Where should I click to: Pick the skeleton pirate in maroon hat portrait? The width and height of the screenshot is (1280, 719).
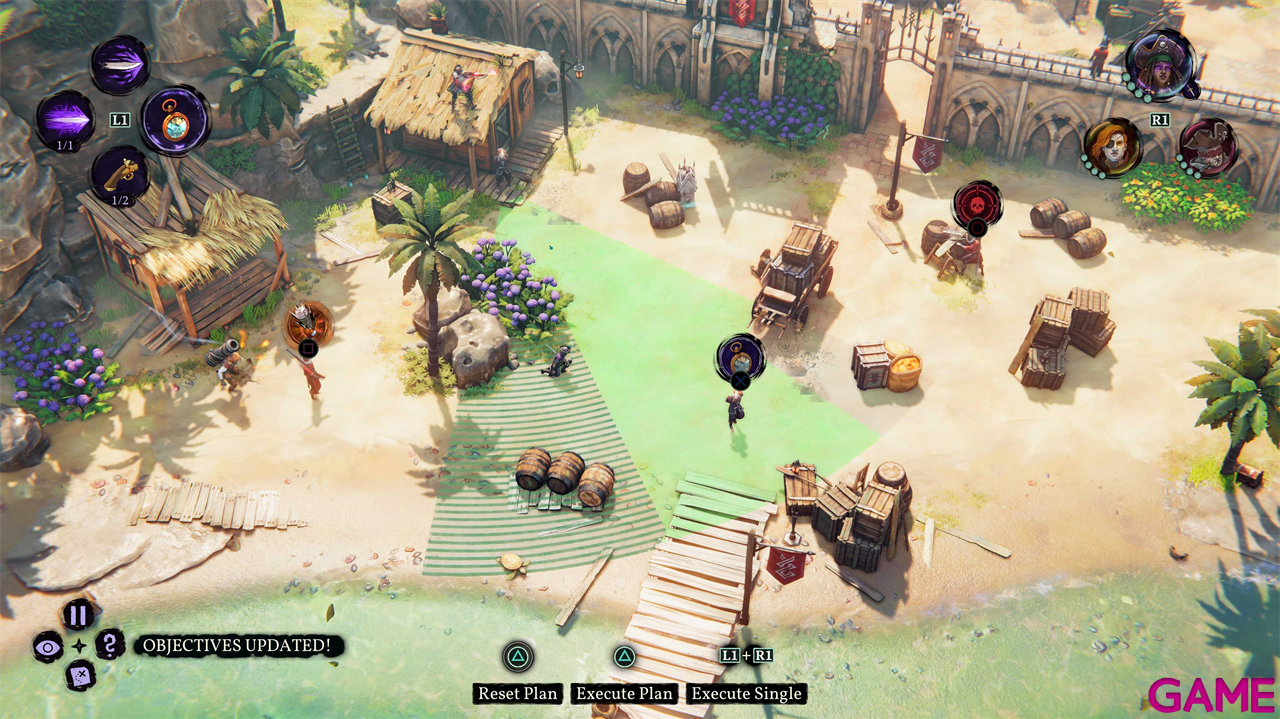pyautogui.click(x=1207, y=147)
